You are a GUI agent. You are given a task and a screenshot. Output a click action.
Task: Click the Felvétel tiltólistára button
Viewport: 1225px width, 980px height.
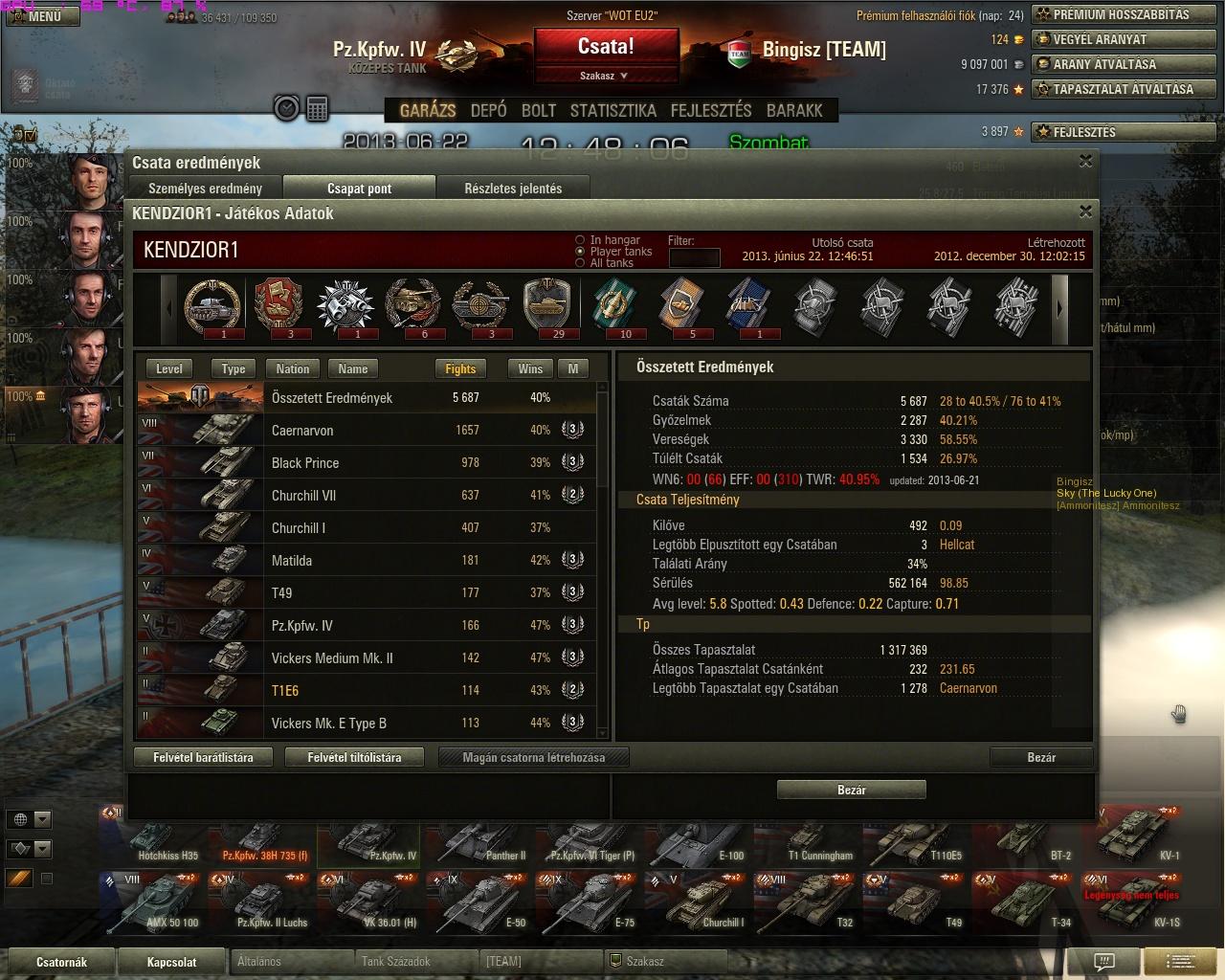[354, 757]
